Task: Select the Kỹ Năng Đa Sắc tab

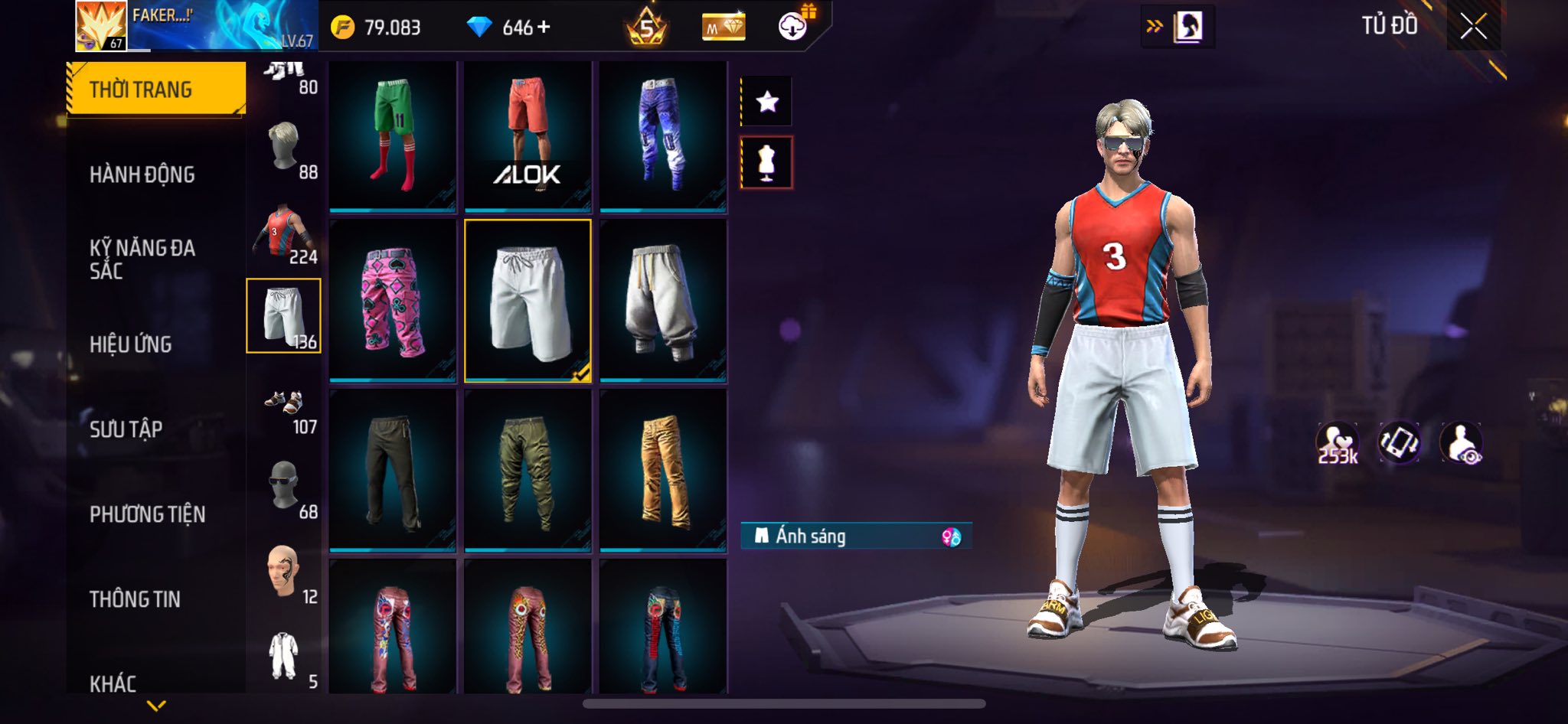Action: tap(143, 259)
